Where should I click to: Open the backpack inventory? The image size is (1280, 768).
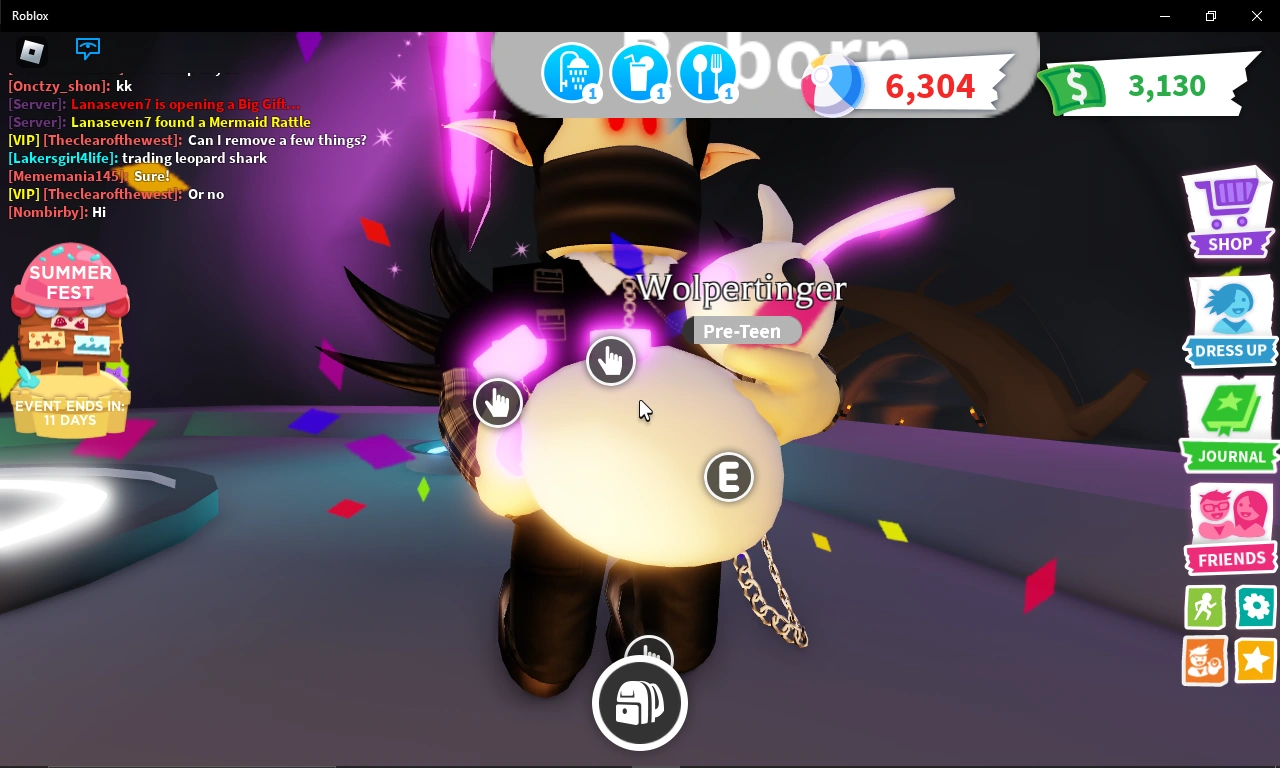(x=639, y=702)
